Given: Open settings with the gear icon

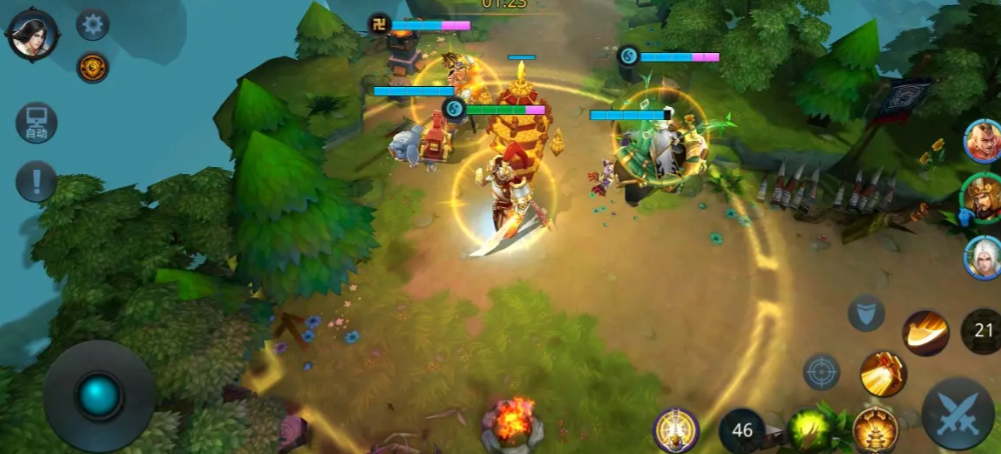Looking at the screenshot, I should (93, 24).
